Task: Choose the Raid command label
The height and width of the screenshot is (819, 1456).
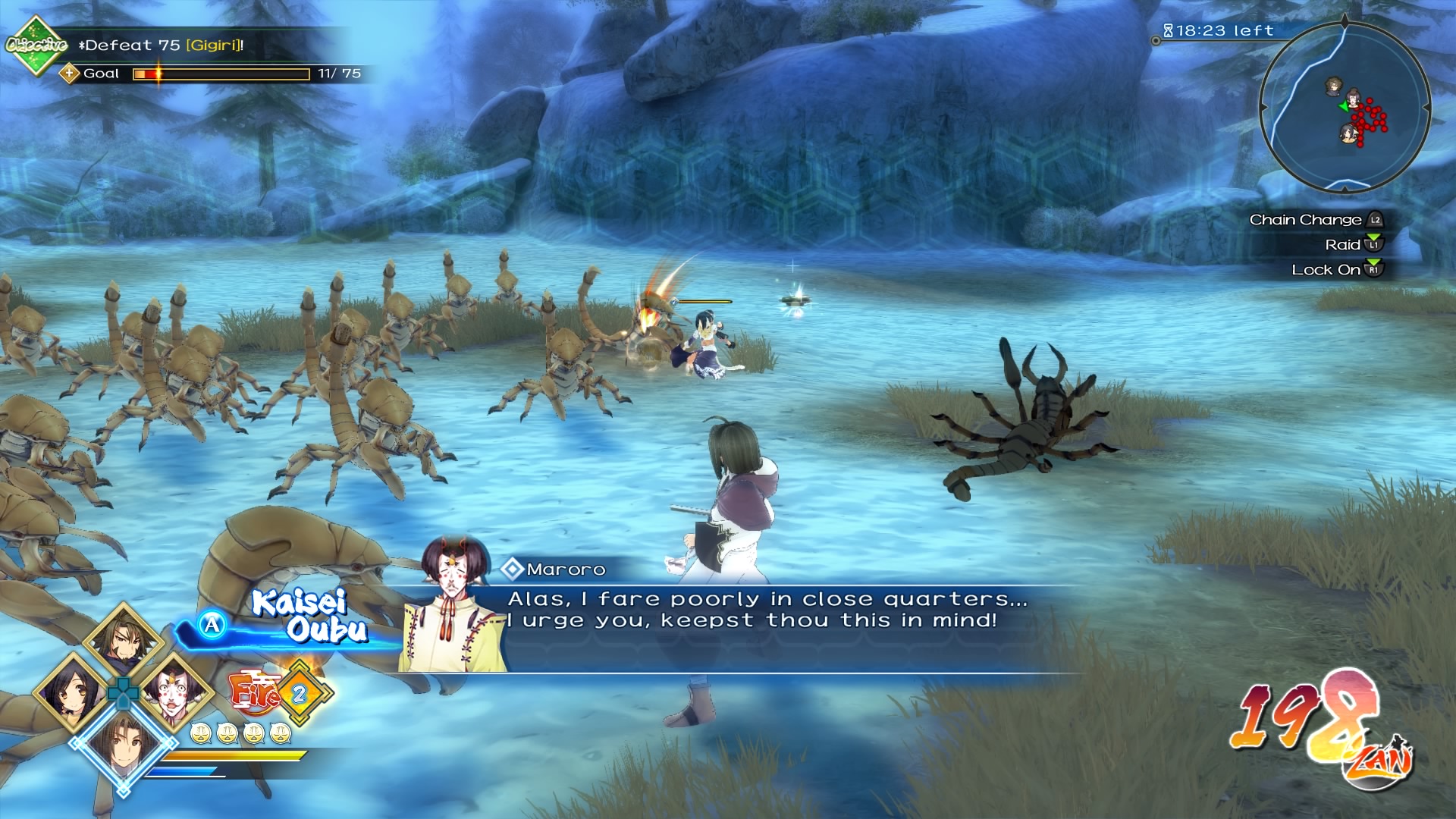Action: click(x=1342, y=245)
